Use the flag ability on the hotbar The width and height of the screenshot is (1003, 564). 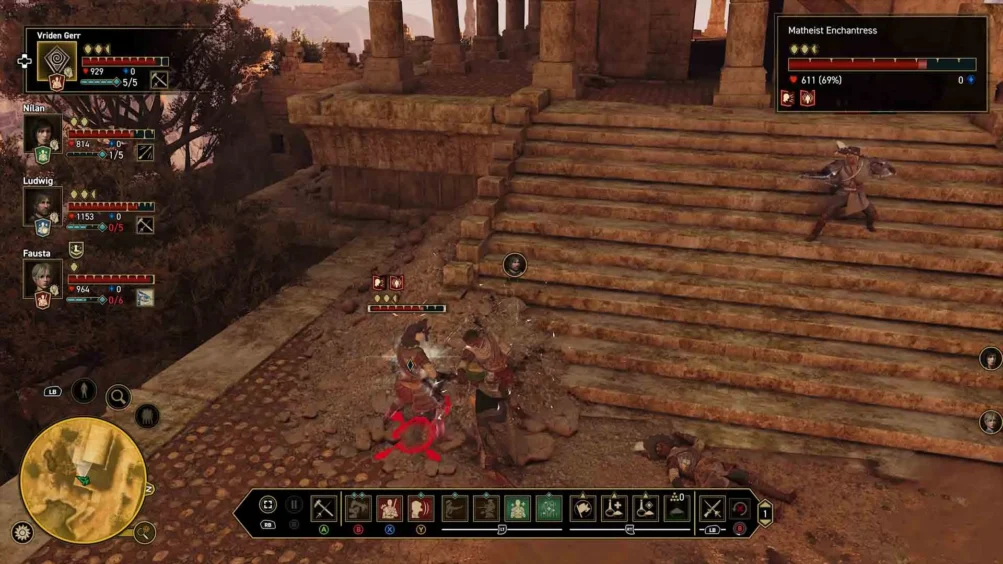[x=583, y=508]
